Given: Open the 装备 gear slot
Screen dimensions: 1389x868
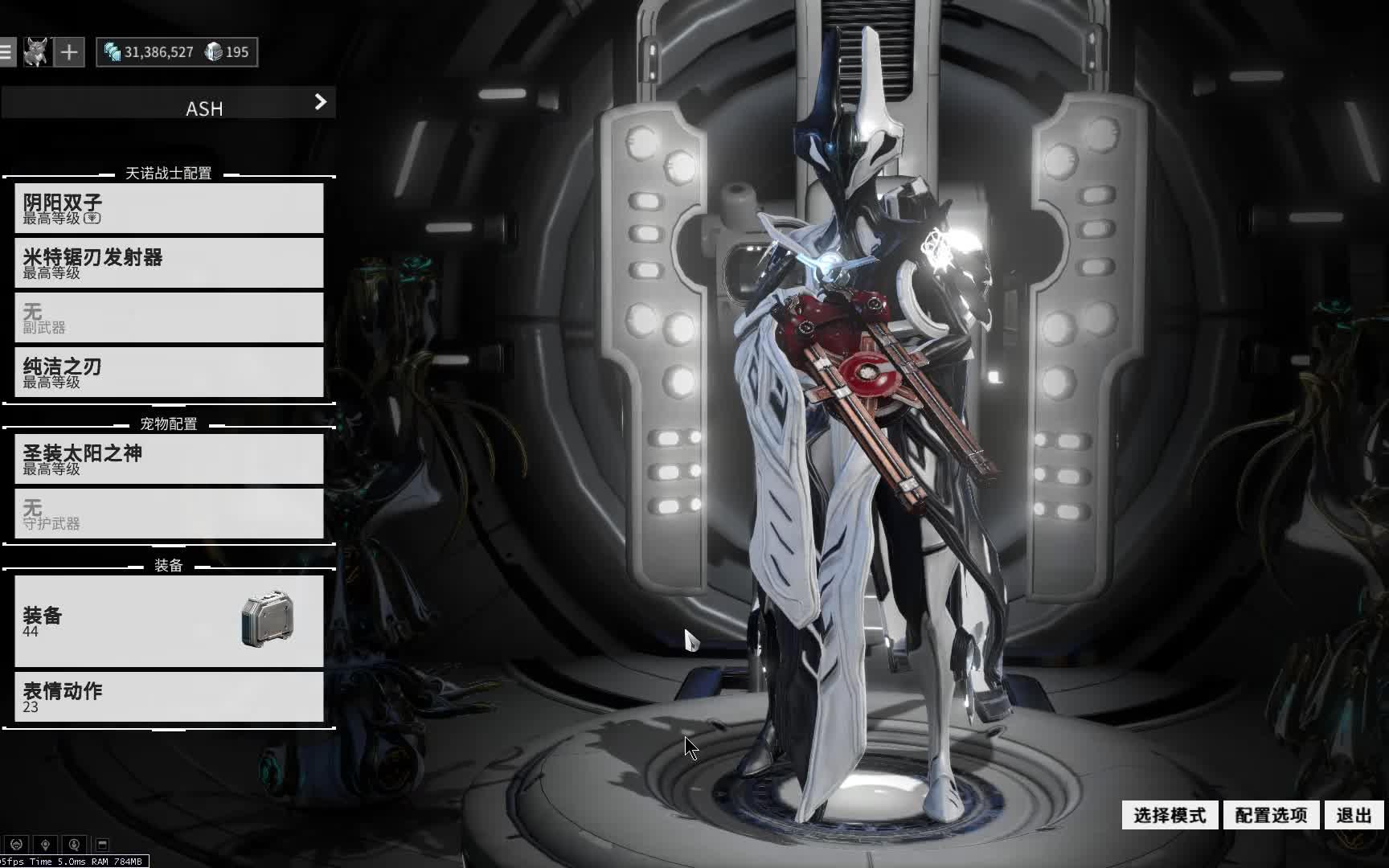Looking at the screenshot, I should (169, 620).
